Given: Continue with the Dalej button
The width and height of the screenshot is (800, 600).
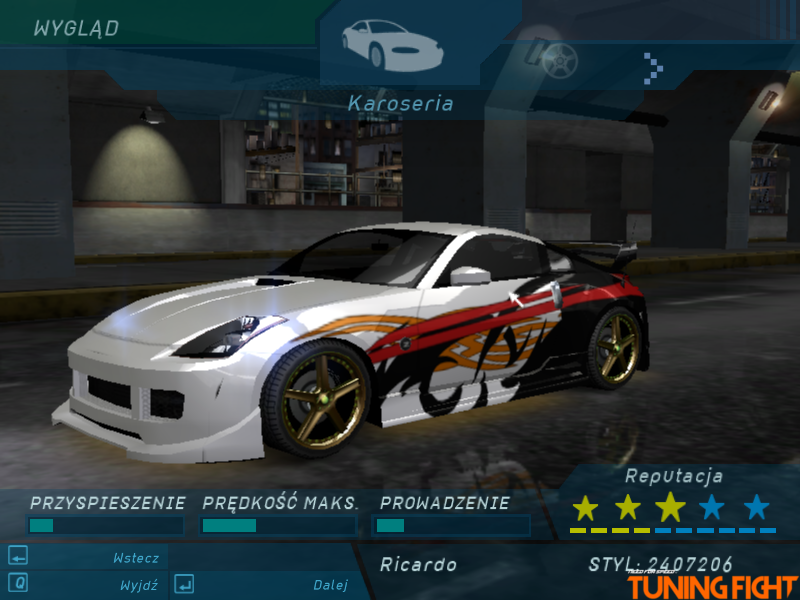Looking at the screenshot, I should click(329, 585).
